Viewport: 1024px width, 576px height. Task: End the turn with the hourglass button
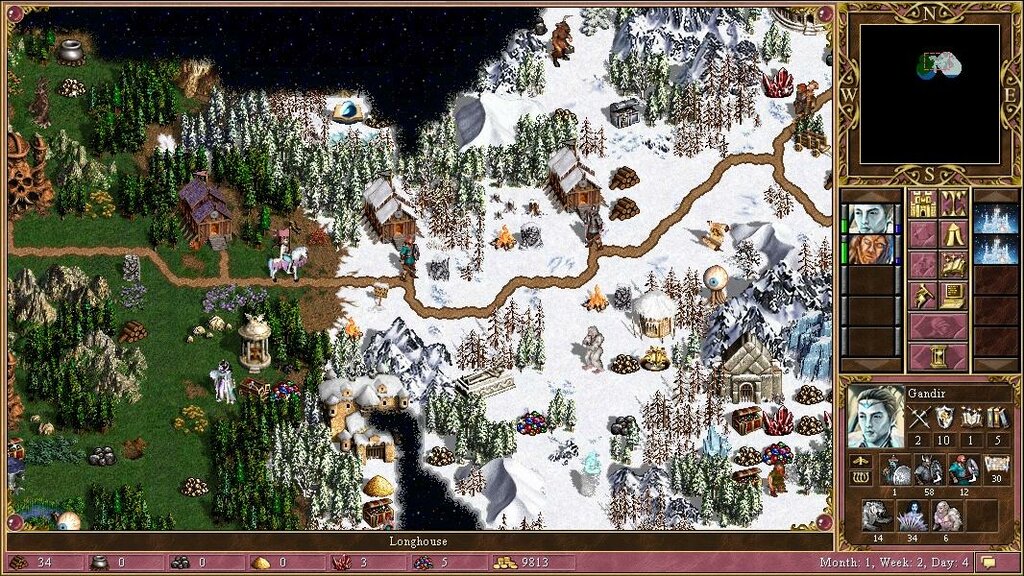point(937,356)
